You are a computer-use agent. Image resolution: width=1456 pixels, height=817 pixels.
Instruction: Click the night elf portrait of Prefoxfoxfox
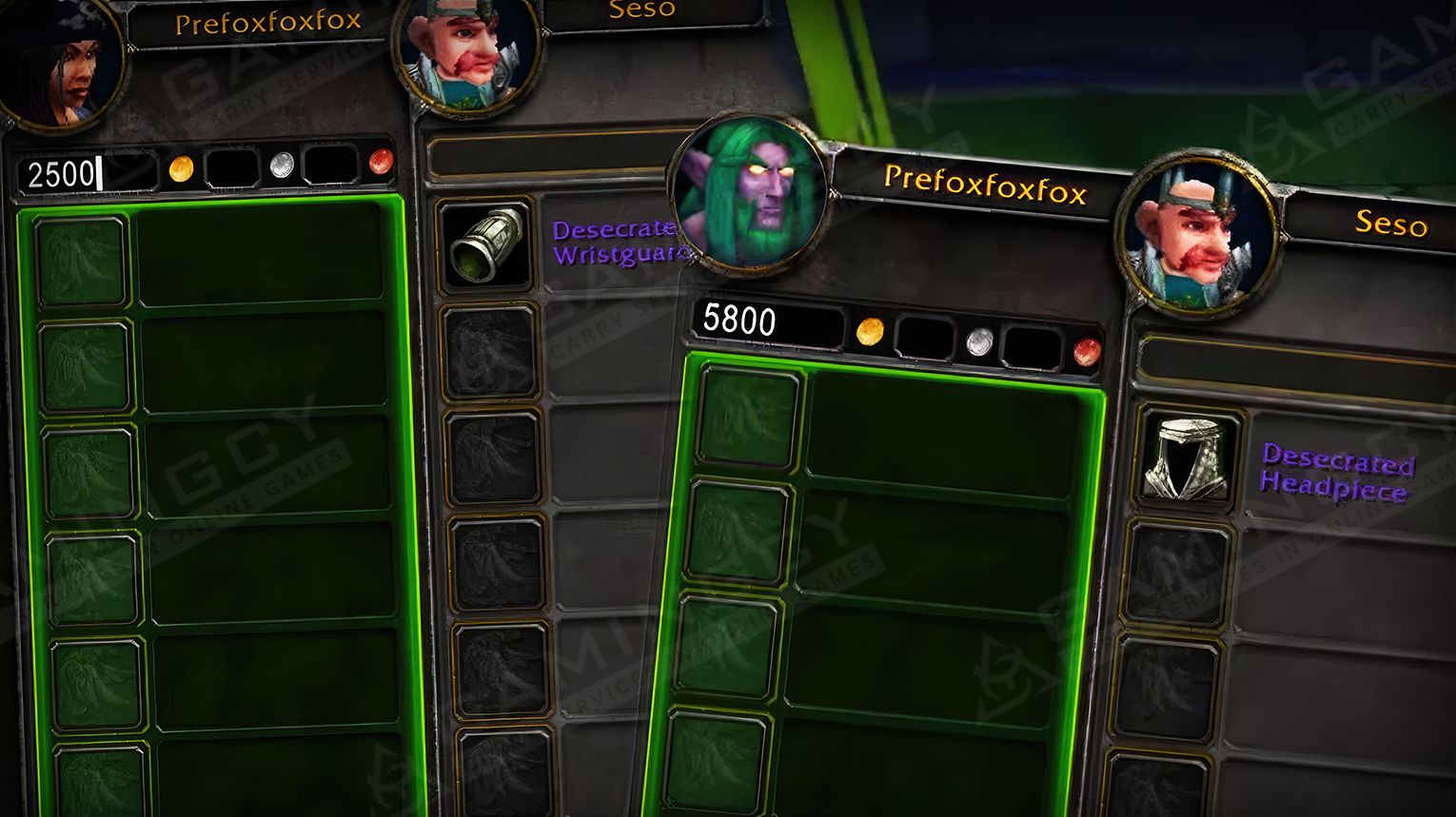tap(751, 190)
